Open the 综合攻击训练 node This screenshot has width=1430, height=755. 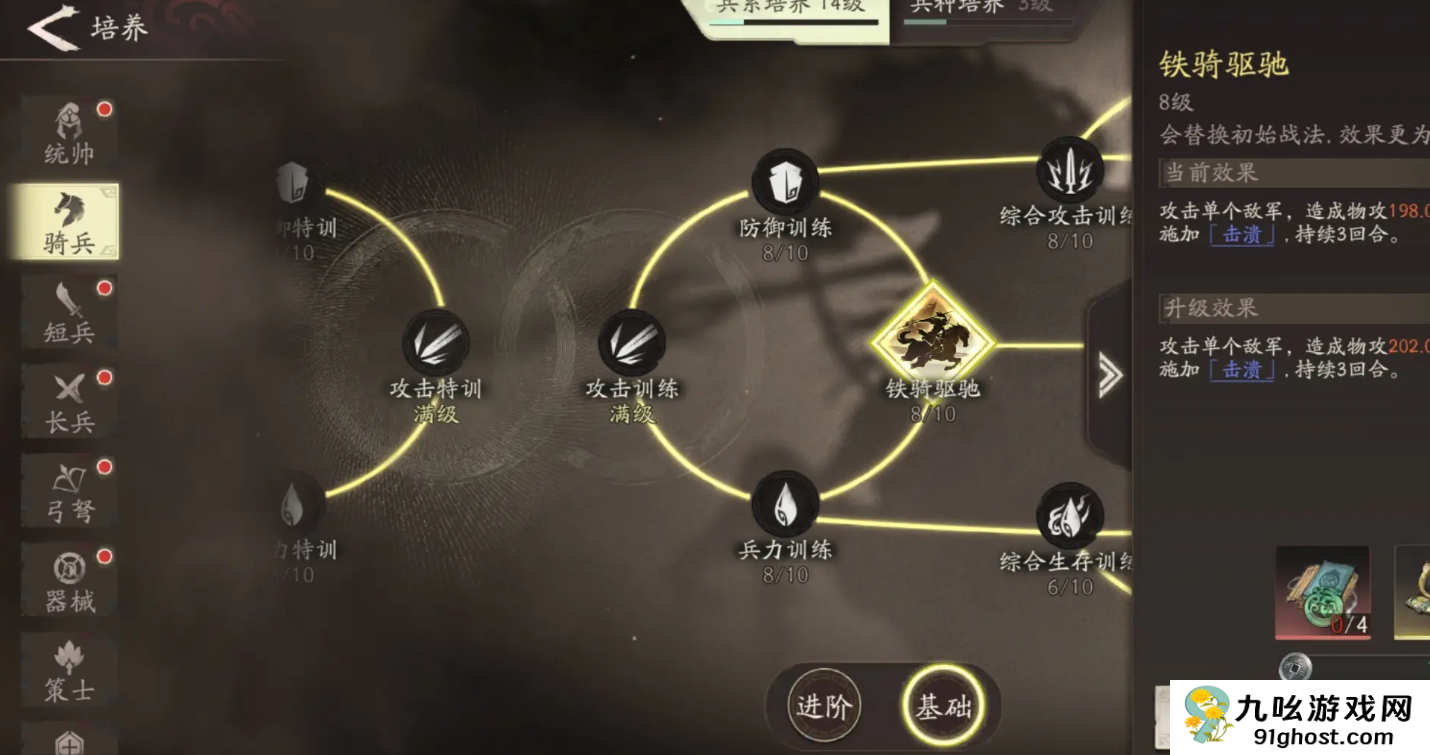click(x=1070, y=171)
